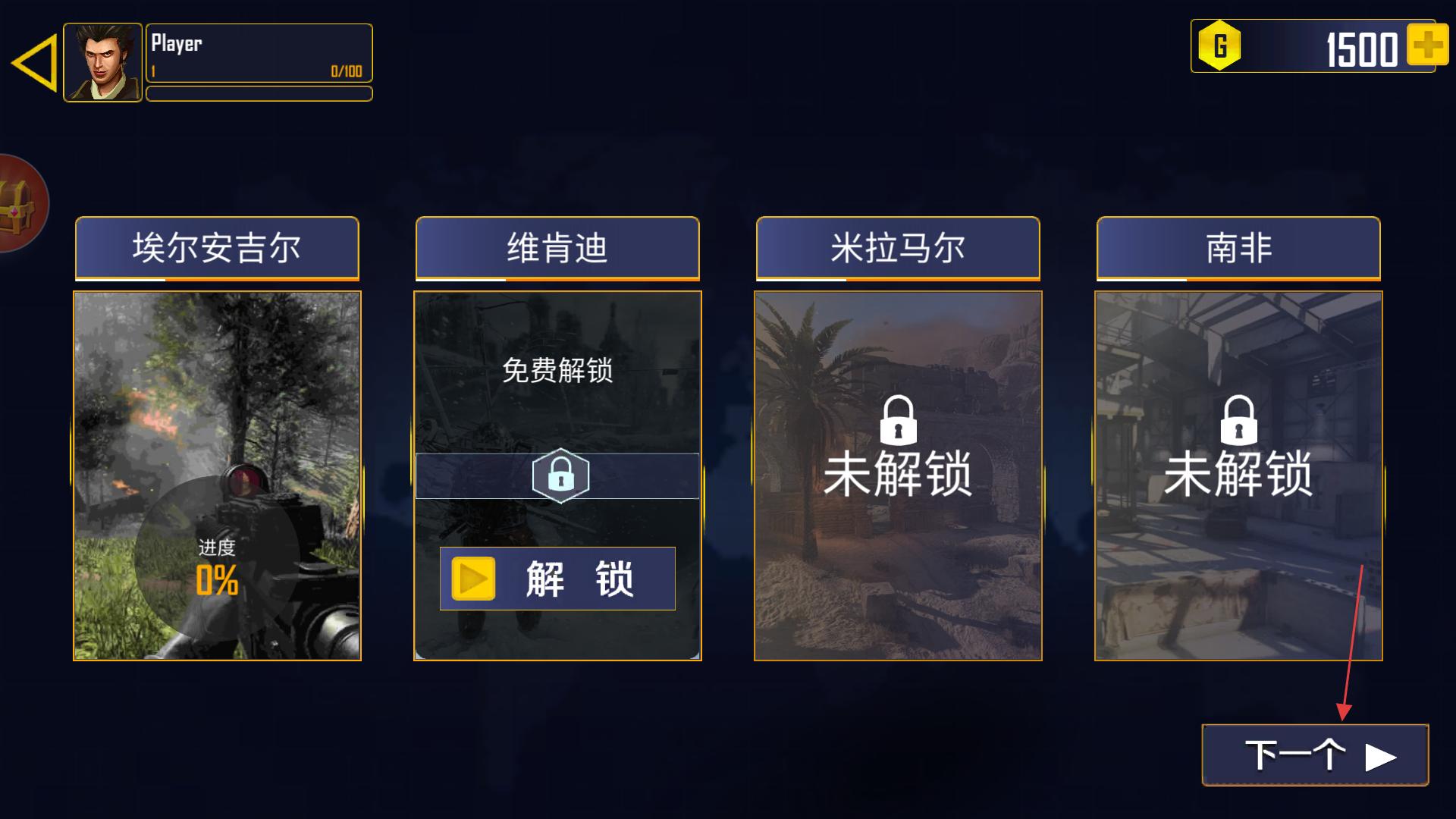The height and width of the screenshot is (819, 1456).
Task: Tap the yellow 解锁 unlock button
Action: click(x=557, y=579)
